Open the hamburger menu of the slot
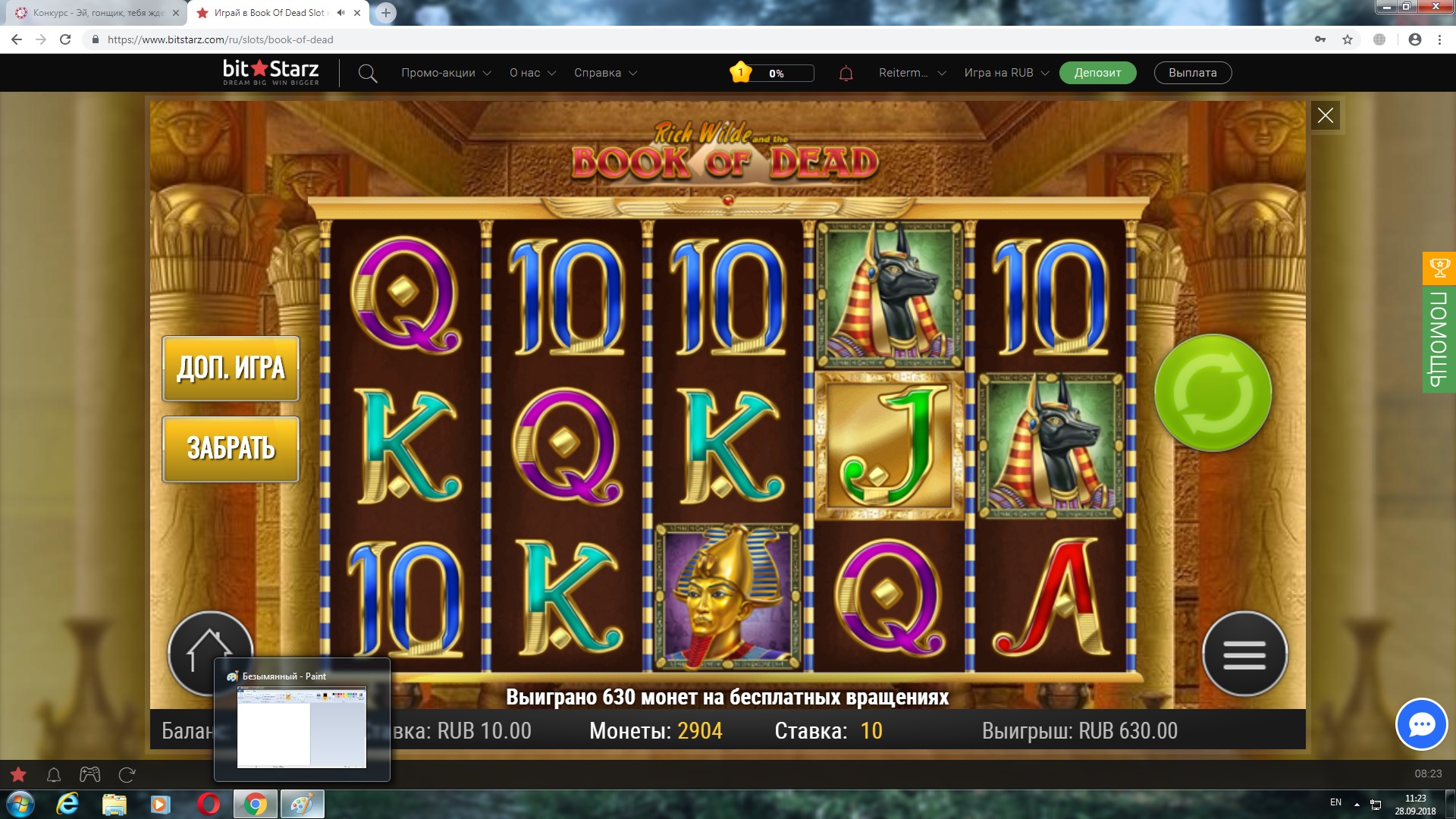Screen dimensions: 1456x819 (1244, 654)
